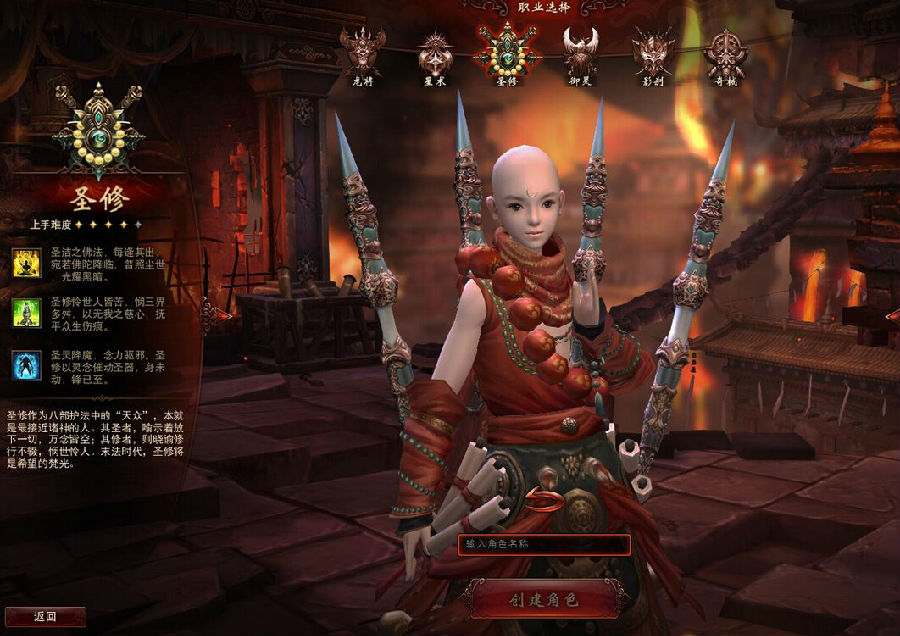Choose the 星术 class emblem
The width and height of the screenshot is (900, 636).
(435, 50)
